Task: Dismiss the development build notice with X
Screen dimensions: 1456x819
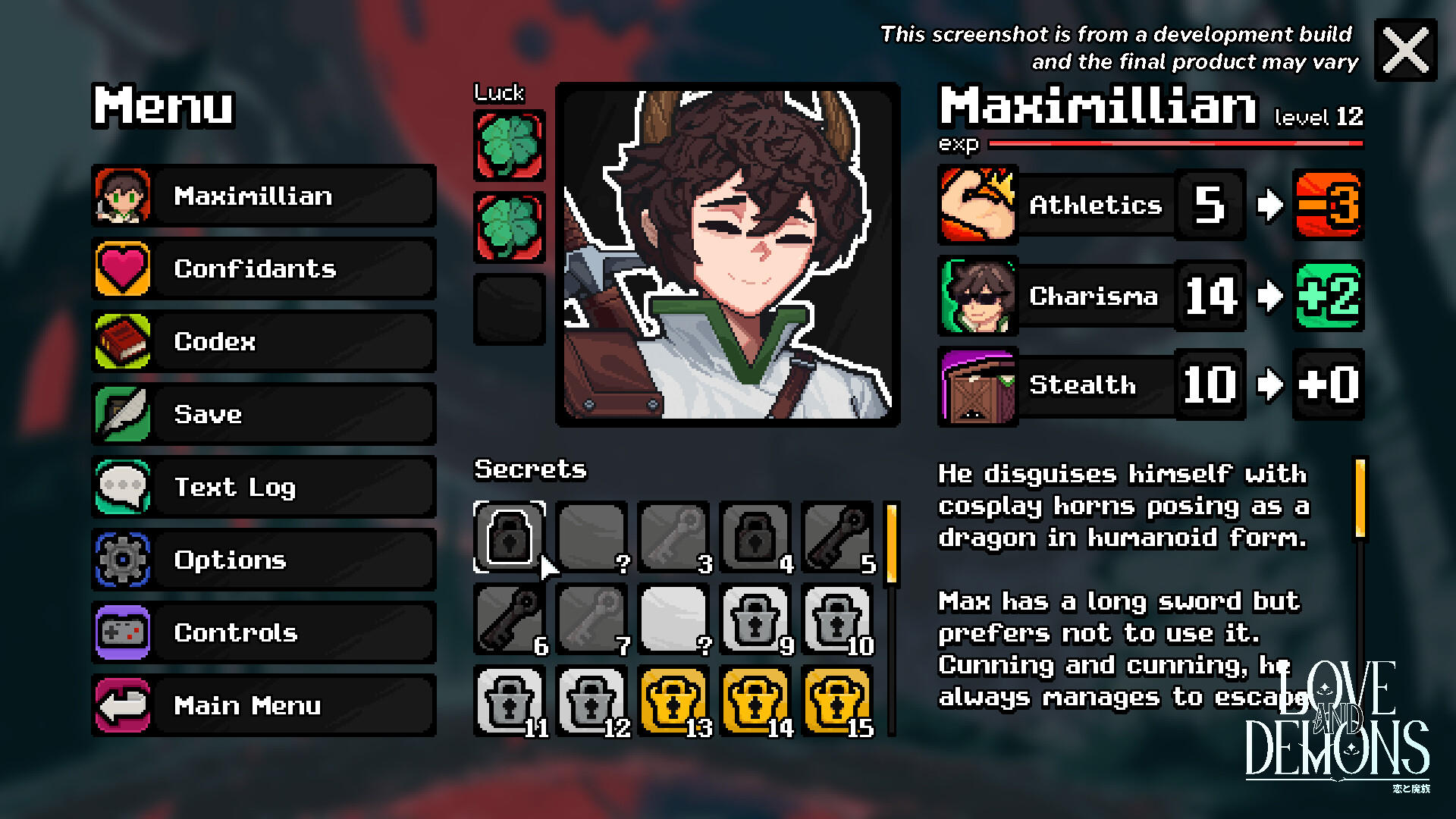Action: [1404, 51]
